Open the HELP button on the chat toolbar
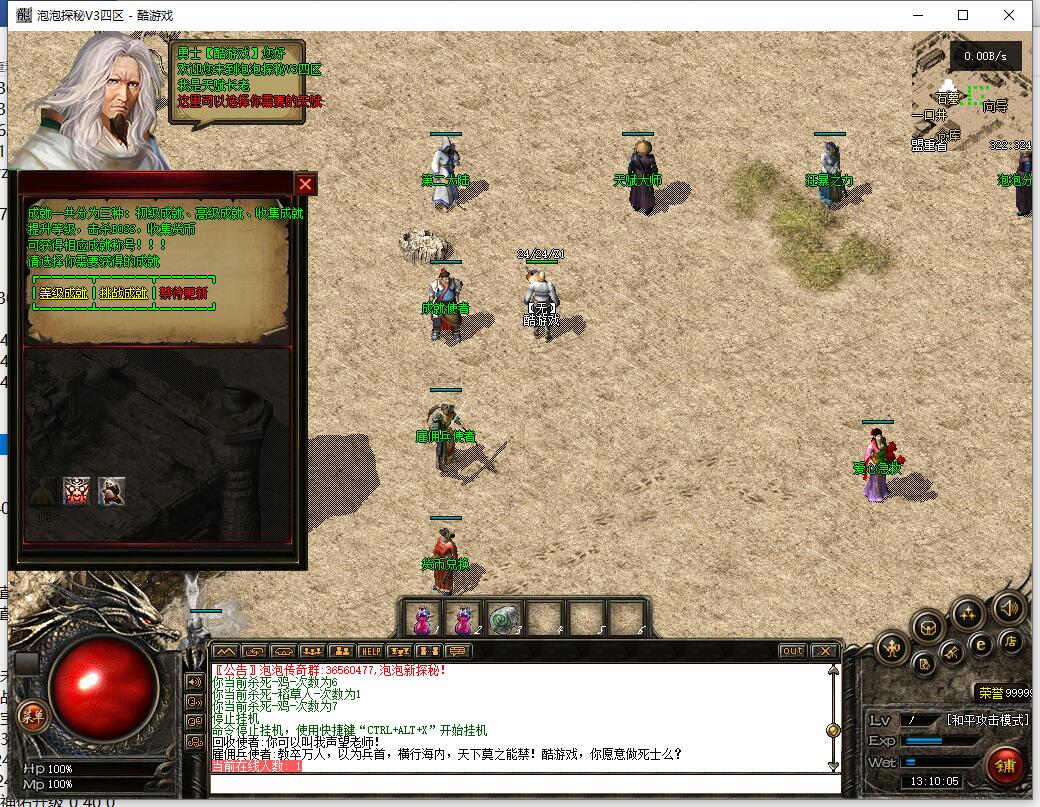The height and width of the screenshot is (807, 1040). (370, 651)
